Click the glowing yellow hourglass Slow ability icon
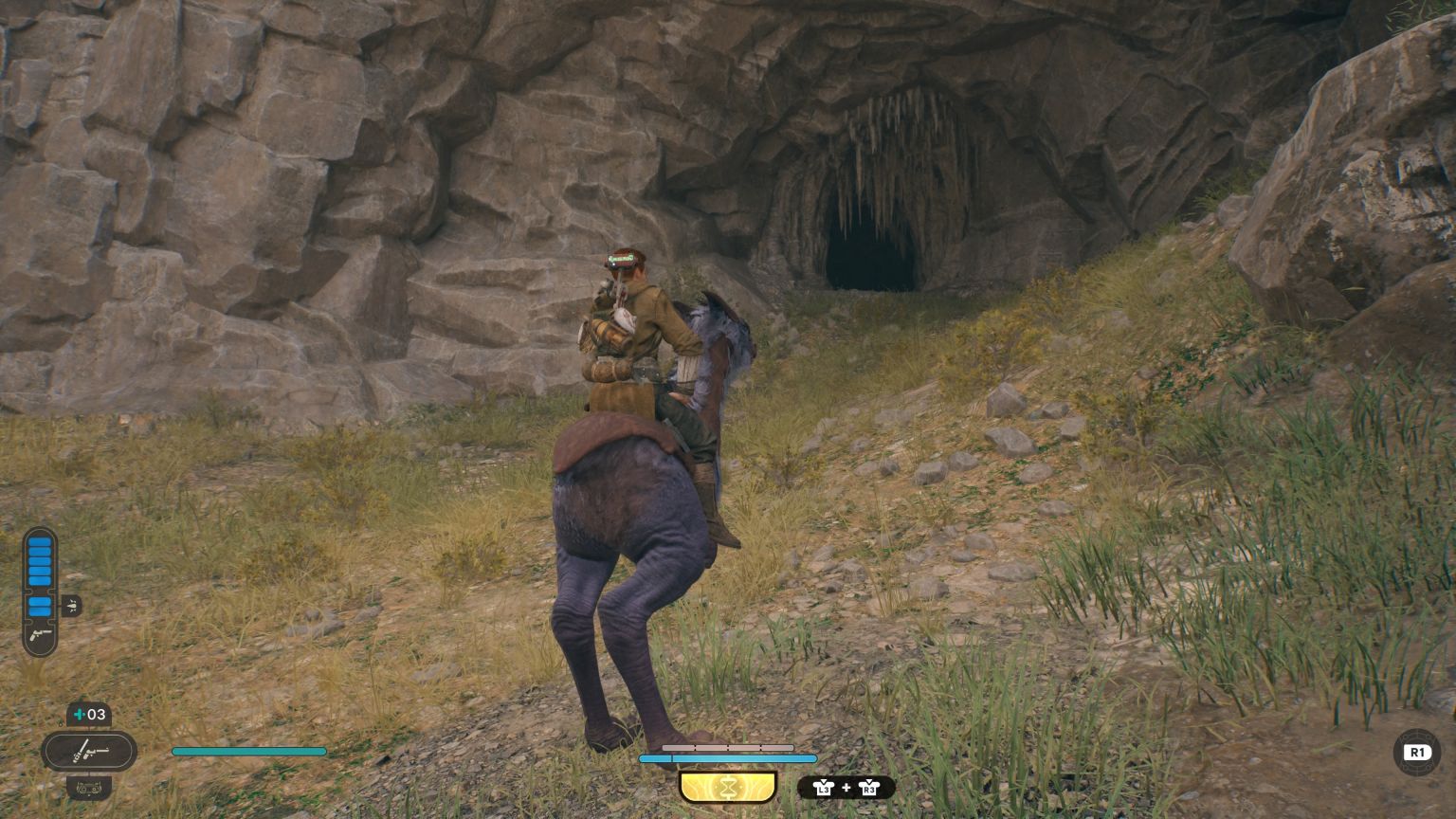The width and height of the screenshot is (1456, 819). (727, 786)
